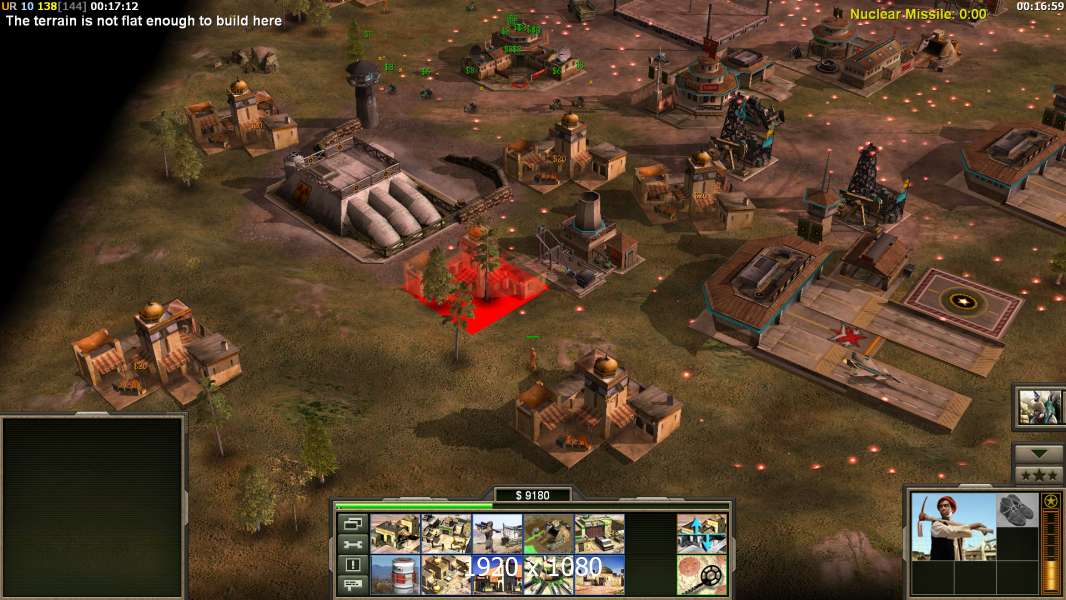Viewport: 1066px width, 600px height.
Task: Click the blue up-down arrows command icon
Action: 701,534
